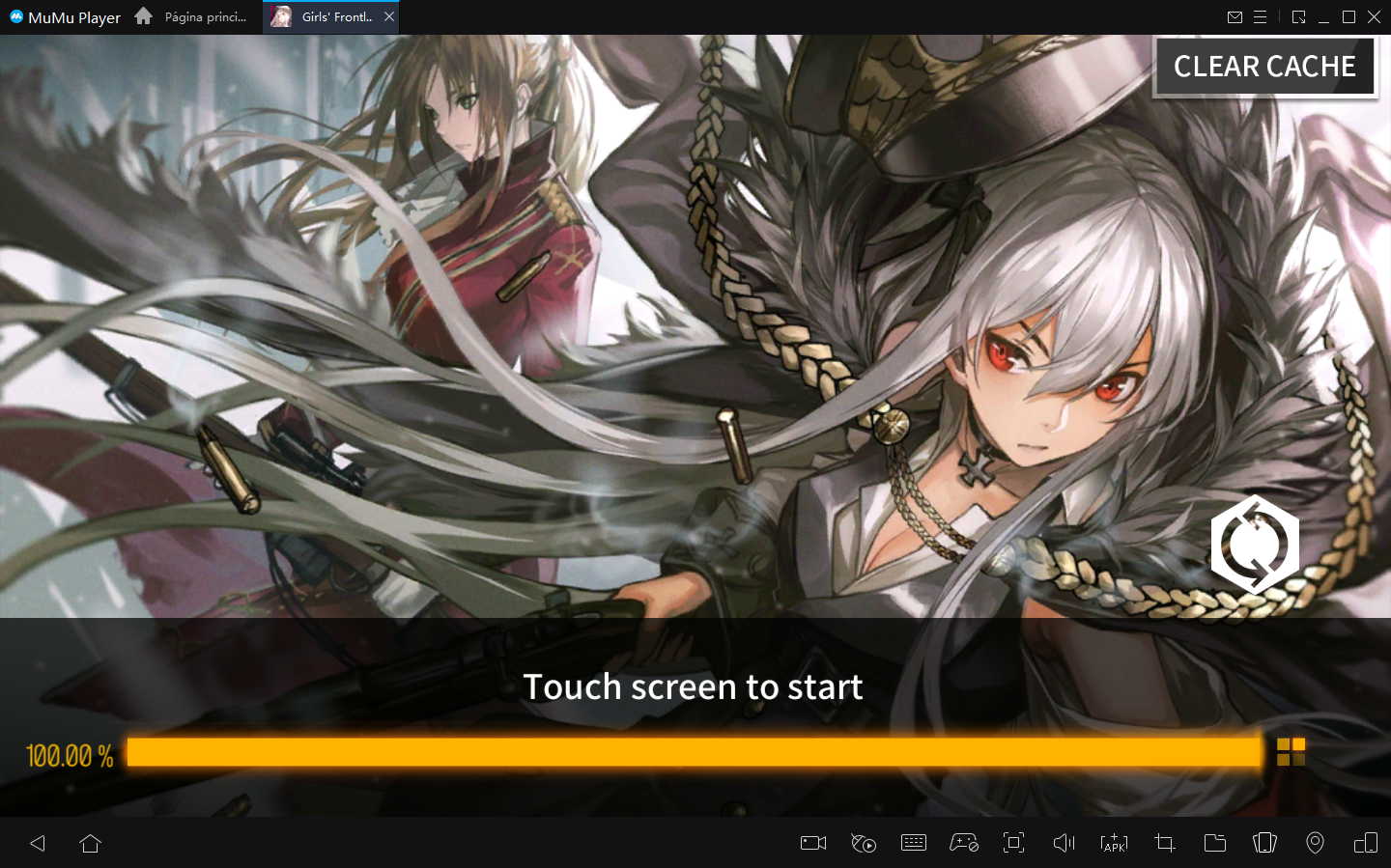1391x868 pixels.
Task: Open the operation recorder (macro) tool
Action: [x=864, y=843]
